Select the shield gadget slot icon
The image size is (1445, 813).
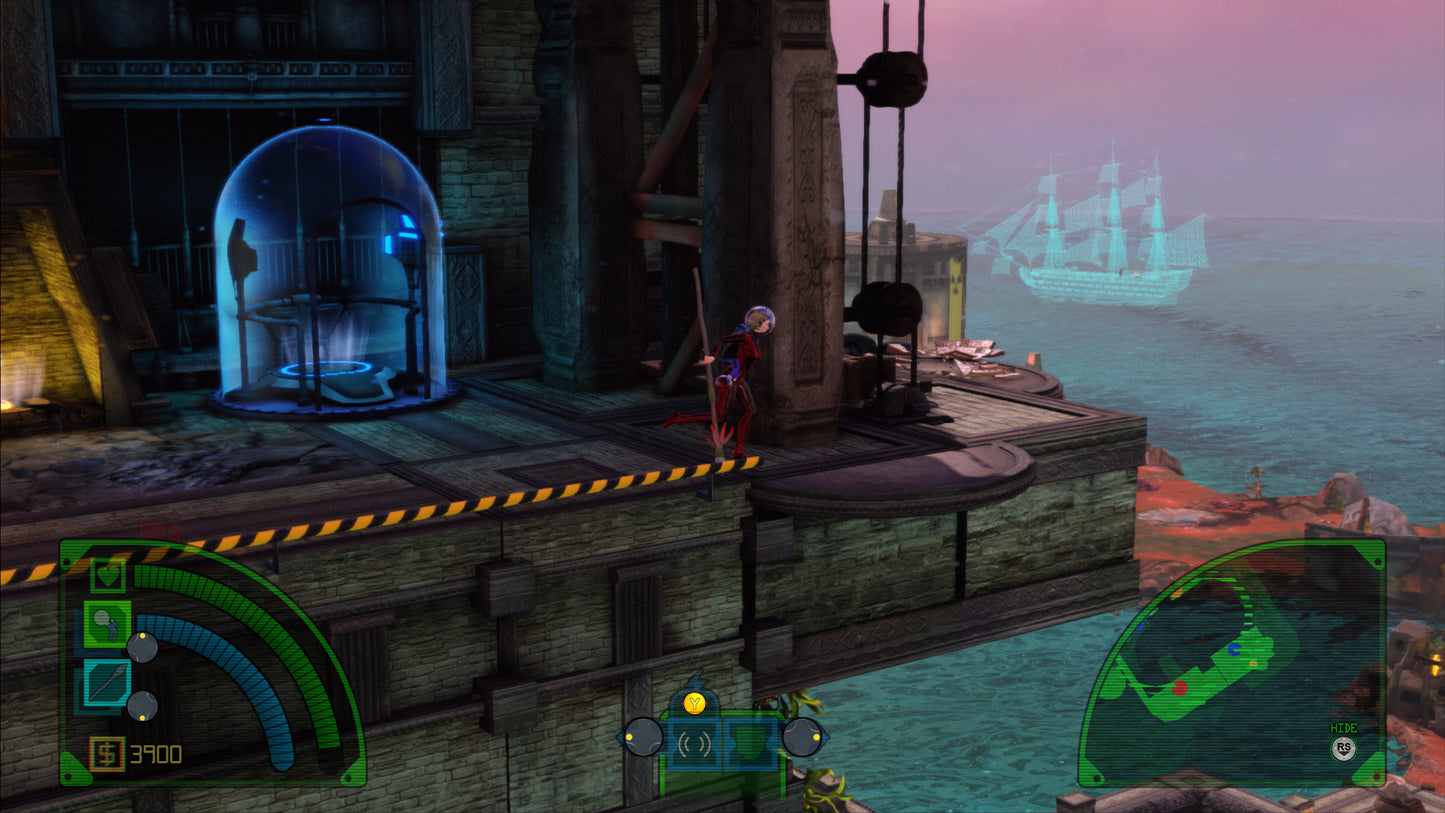750,743
